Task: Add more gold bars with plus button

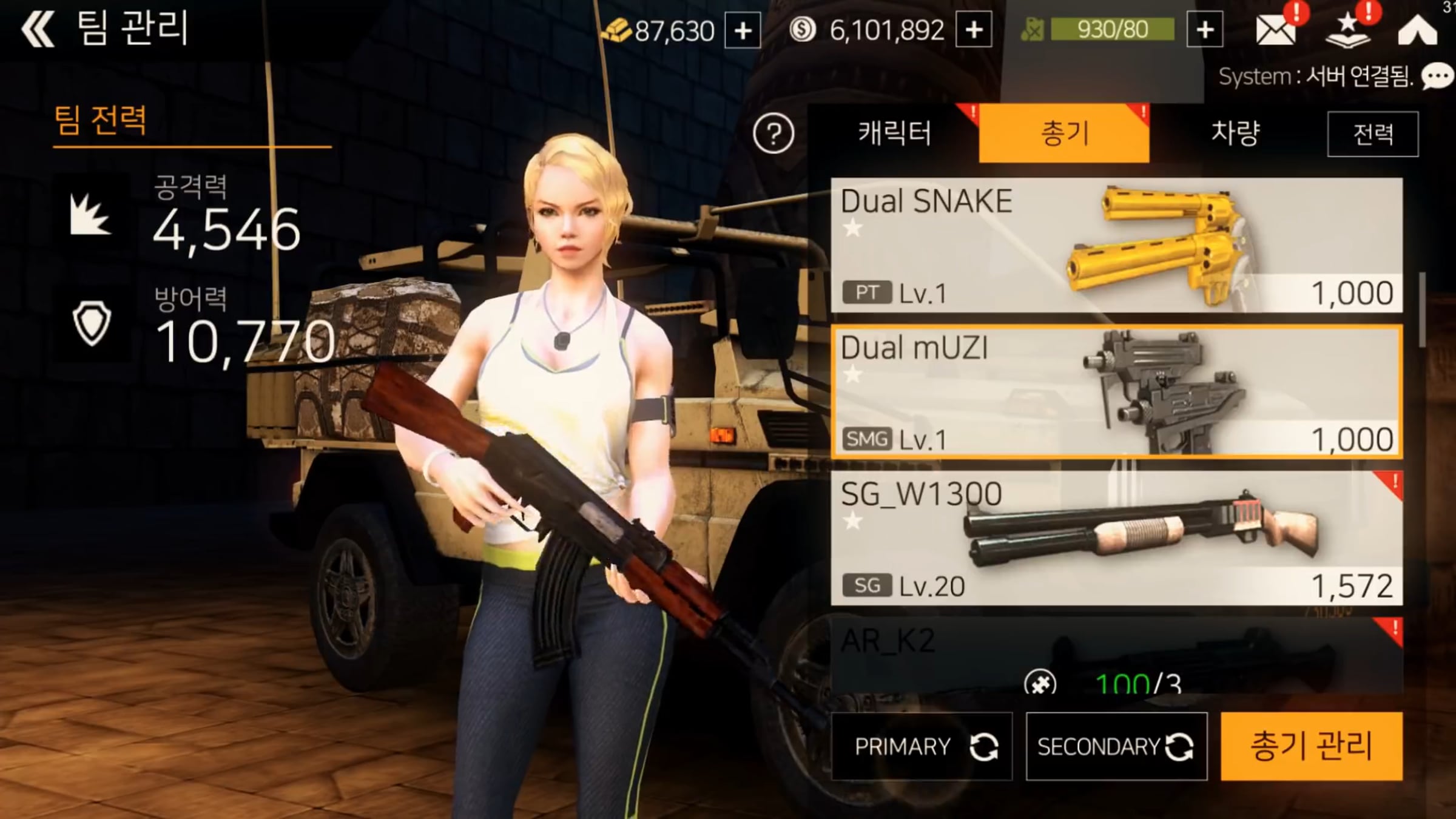Action: [743, 30]
